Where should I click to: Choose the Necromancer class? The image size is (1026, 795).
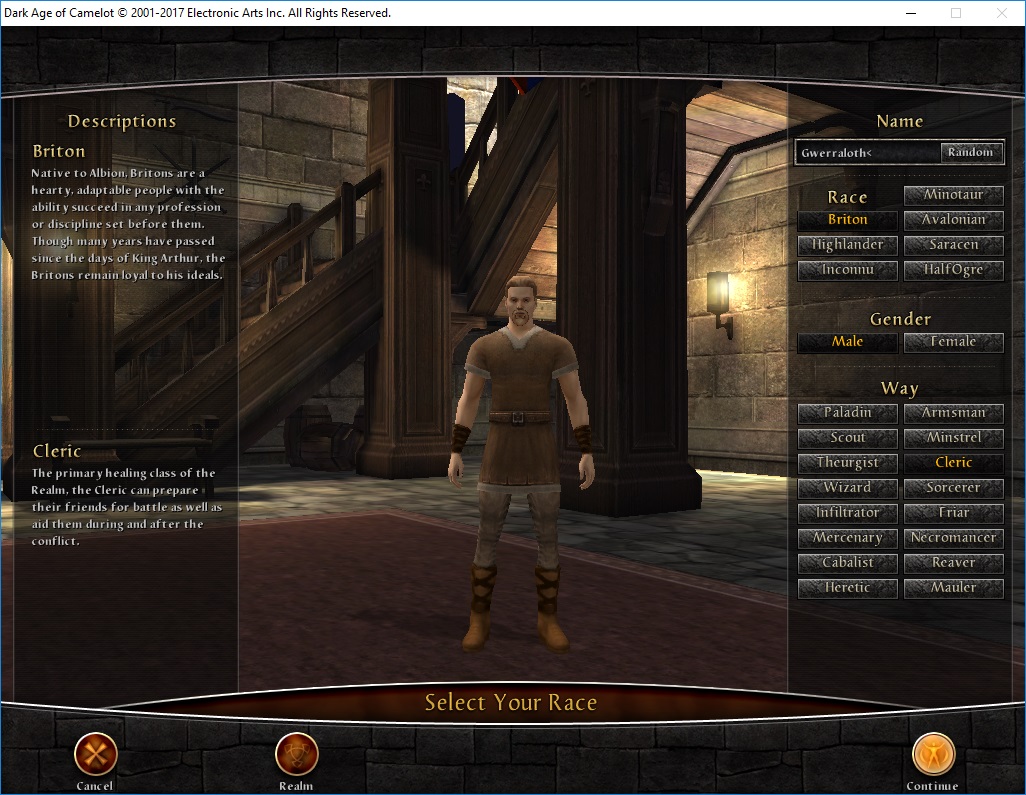click(x=953, y=538)
